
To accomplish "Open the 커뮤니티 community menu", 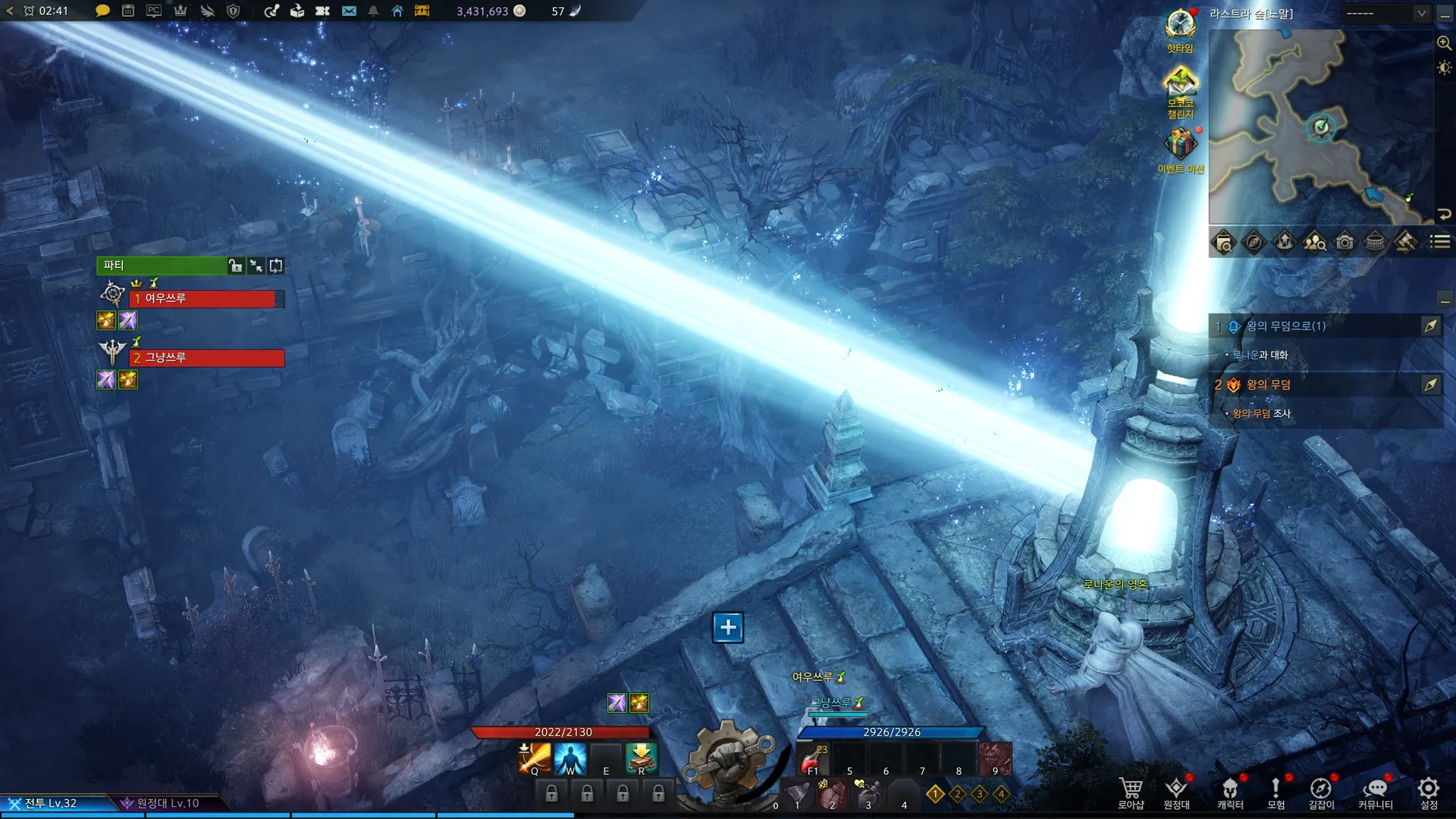I will click(x=1375, y=792).
